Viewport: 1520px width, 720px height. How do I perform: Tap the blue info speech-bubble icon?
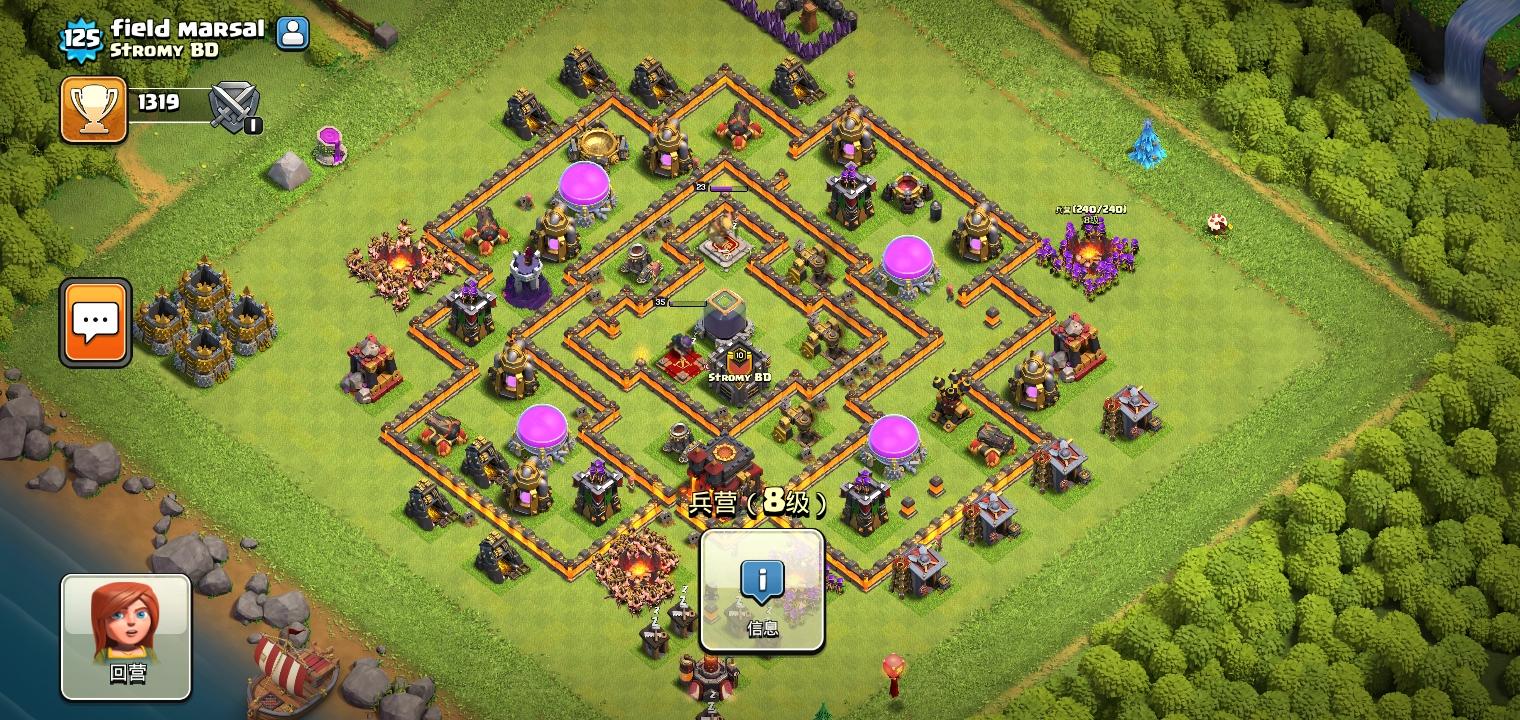(761, 580)
